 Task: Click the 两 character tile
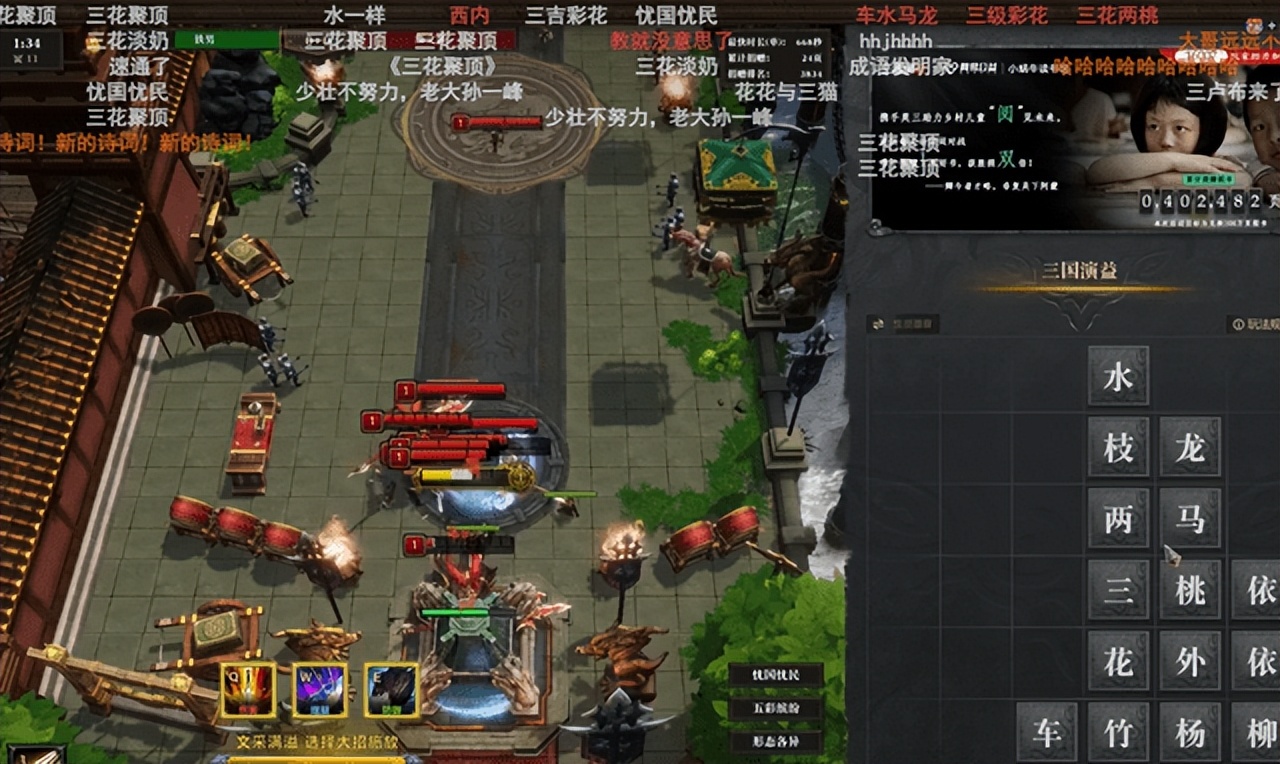click(x=1118, y=518)
